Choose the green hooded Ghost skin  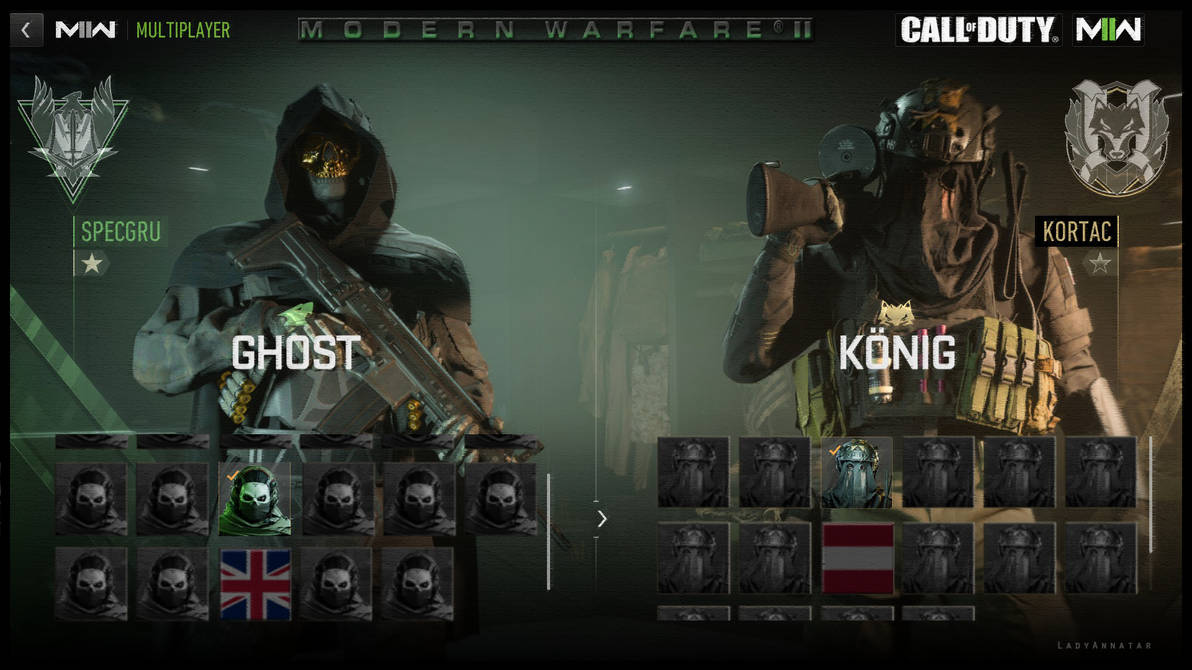pos(255,498)
